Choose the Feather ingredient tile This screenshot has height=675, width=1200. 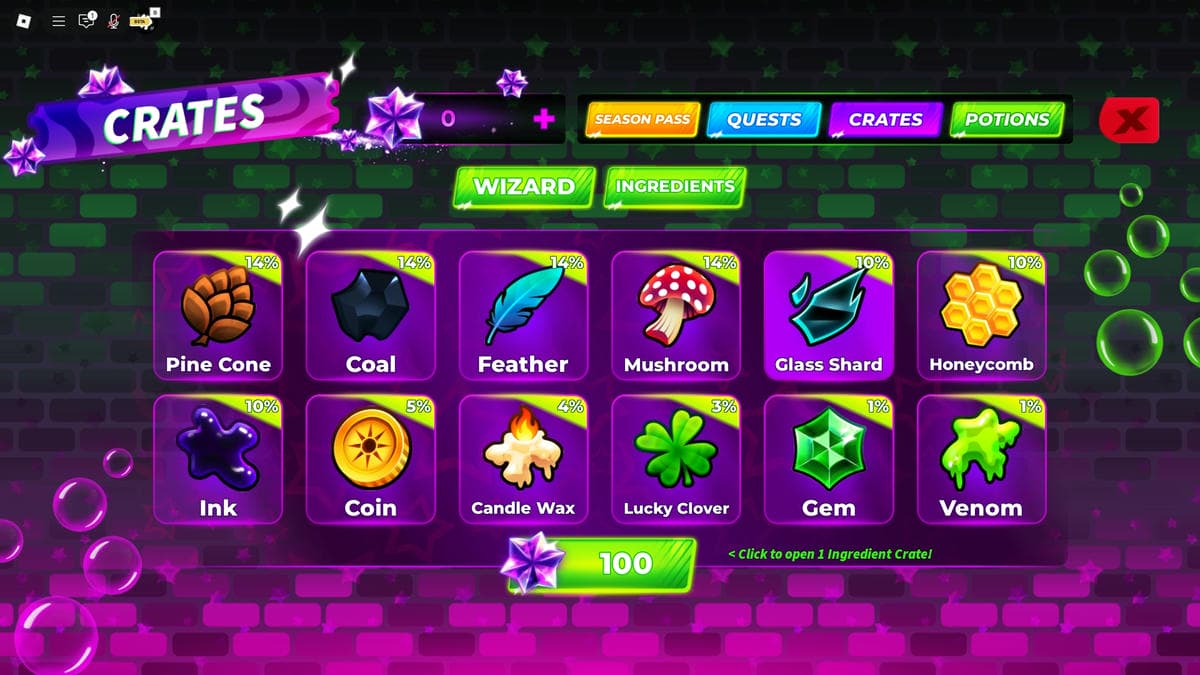point(523,316)
